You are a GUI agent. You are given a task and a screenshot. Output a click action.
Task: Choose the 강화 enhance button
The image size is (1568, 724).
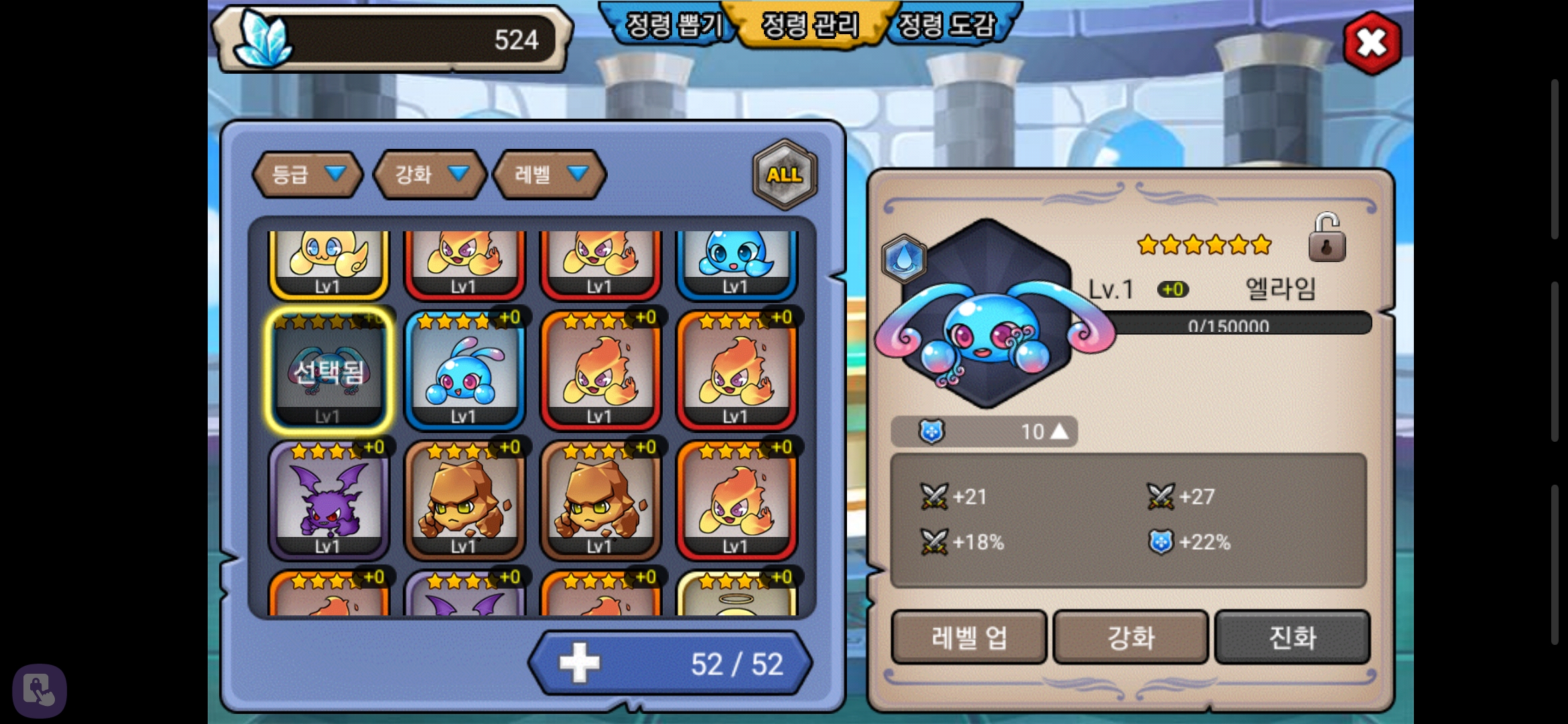tap(1130, 637)
